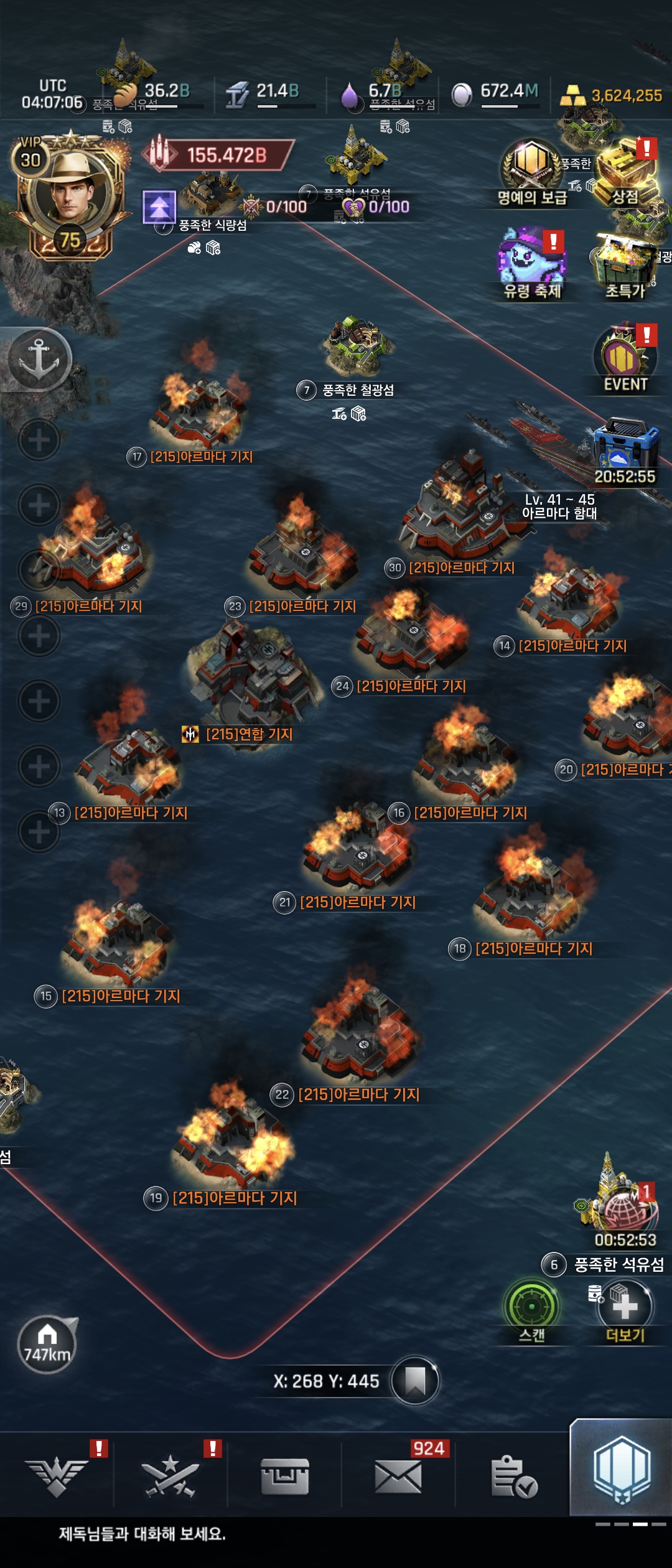Tap the anchor fleet button

point(39,360)
